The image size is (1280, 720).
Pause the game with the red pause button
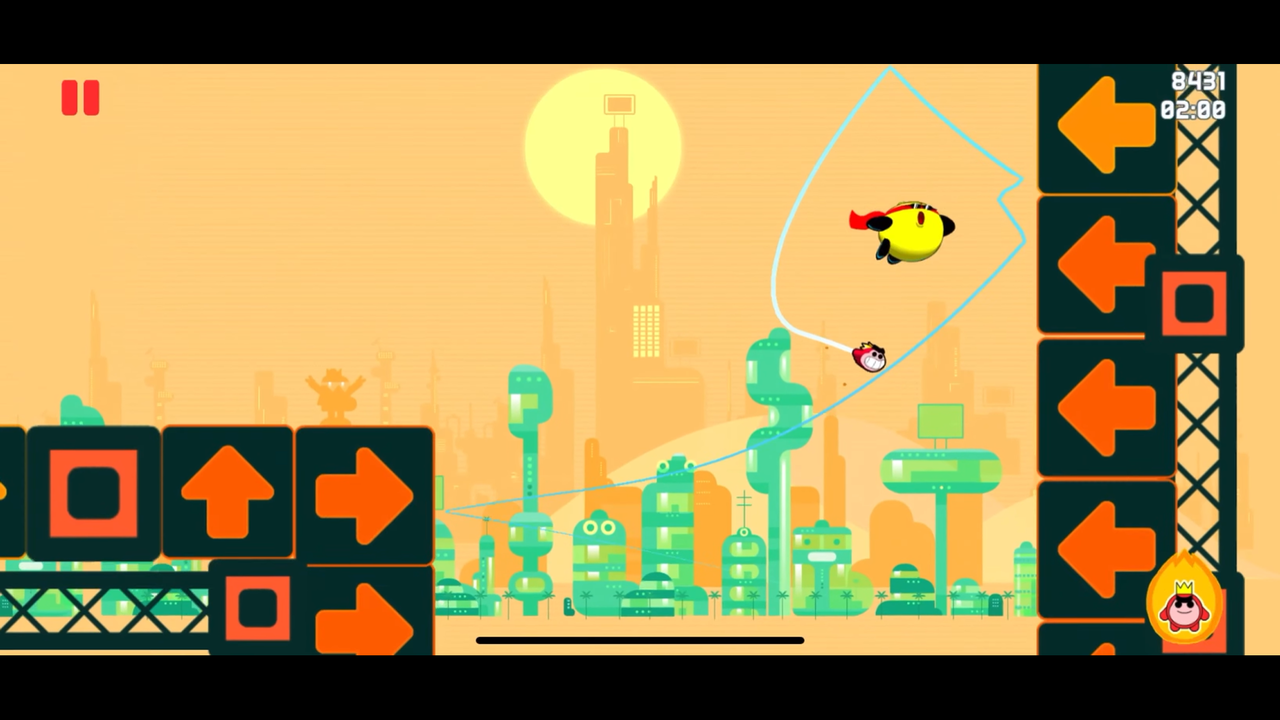coord(80,98)
